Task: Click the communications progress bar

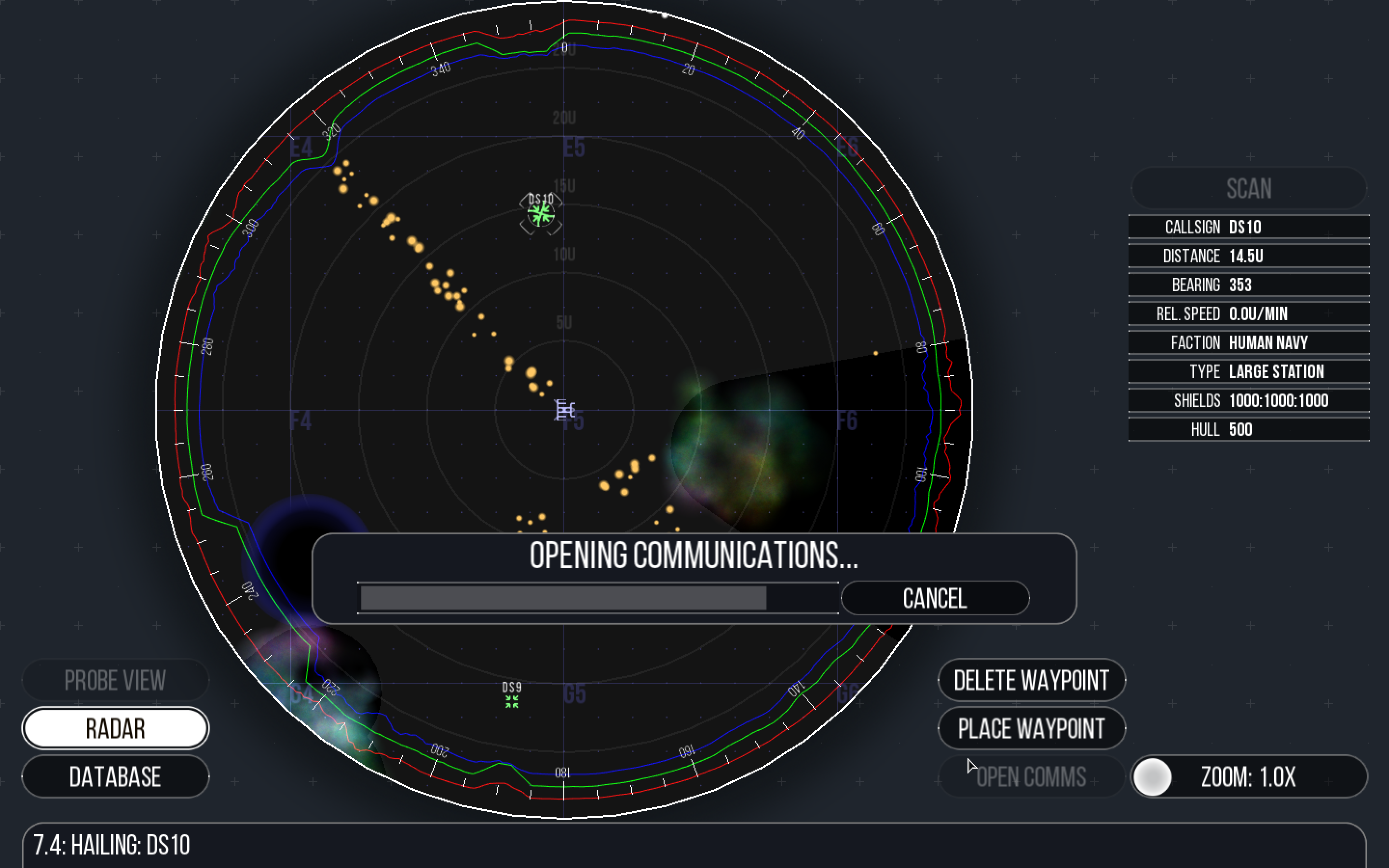Action: click(598, 597)
